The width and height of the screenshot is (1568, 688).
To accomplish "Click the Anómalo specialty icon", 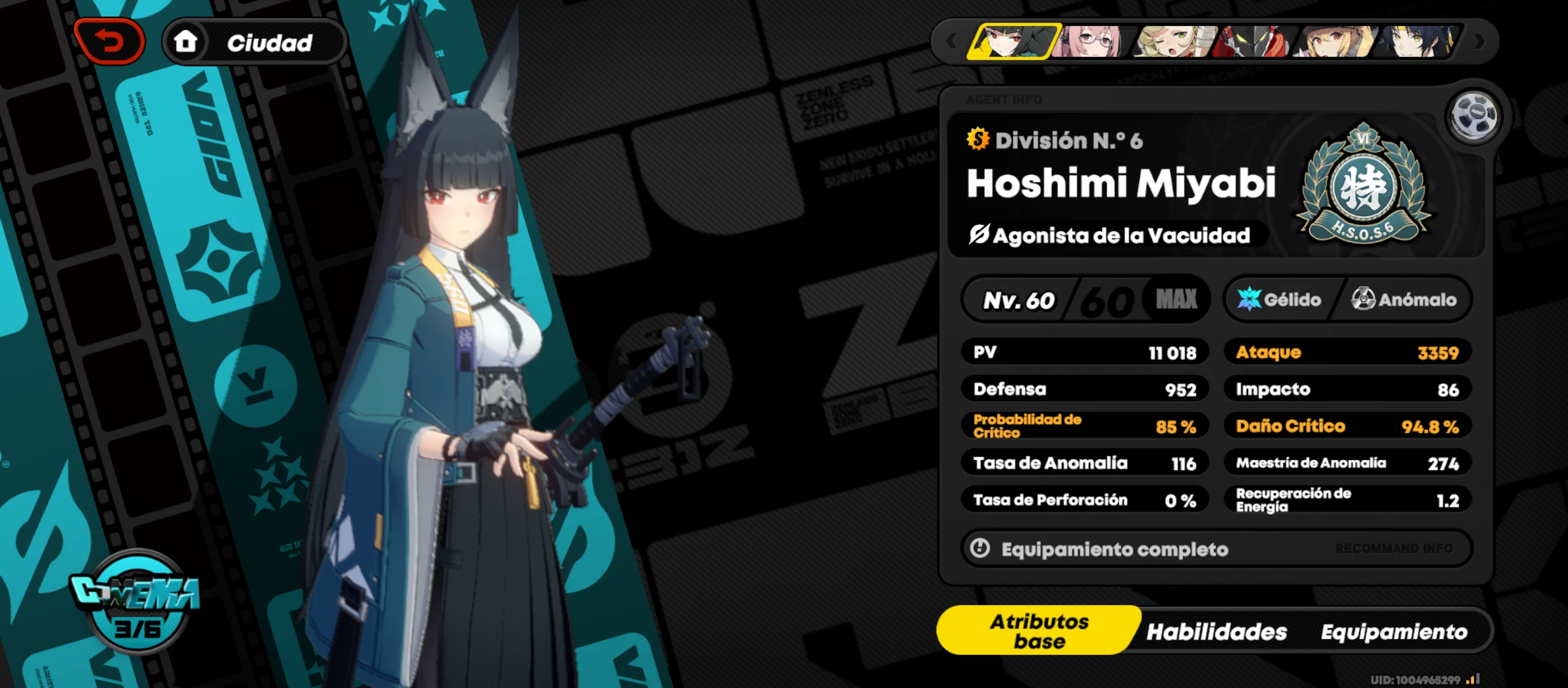I will coord(1362,299).
